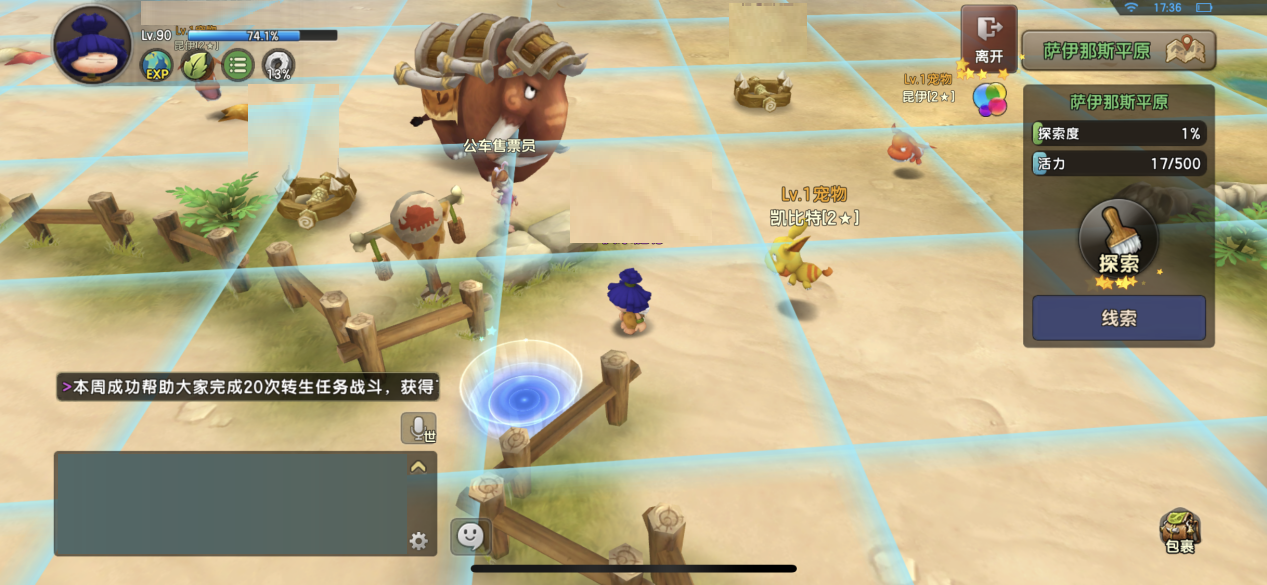1267x585 pixels.
Task: Open the emoji smiley chat button
Action: (470, 536)
